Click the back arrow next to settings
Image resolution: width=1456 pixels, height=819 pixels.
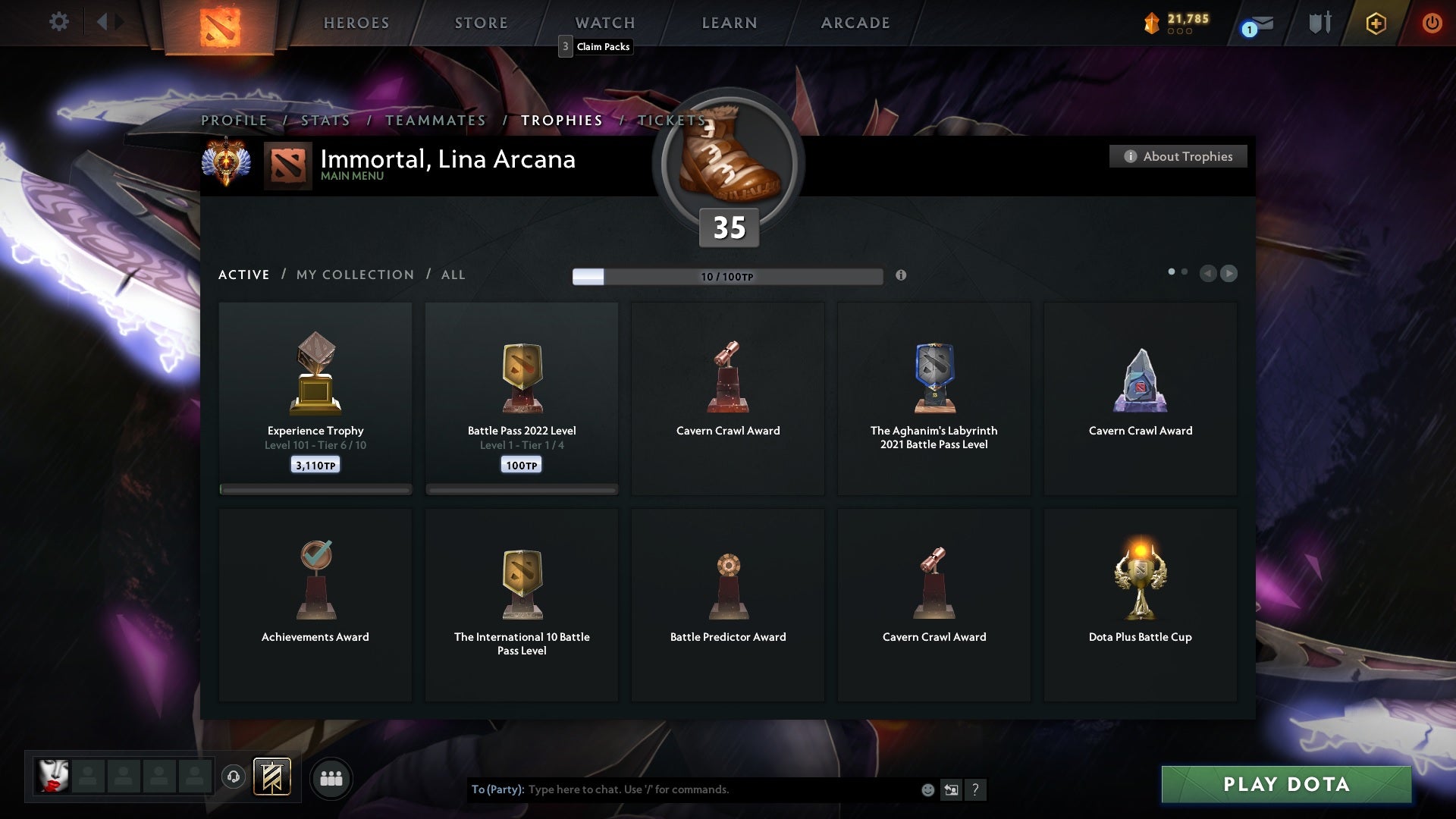(x=103, y=22)
